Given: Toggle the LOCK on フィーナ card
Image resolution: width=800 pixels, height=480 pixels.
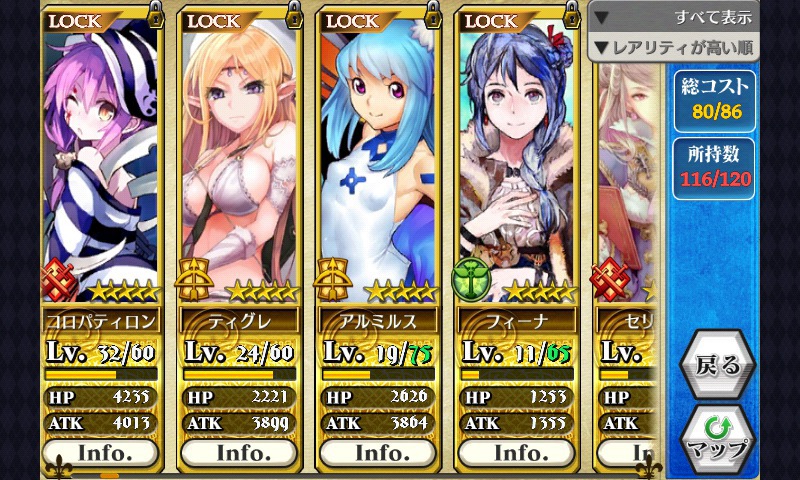Looking at the screenshot, I should click(x=520, y=19).
